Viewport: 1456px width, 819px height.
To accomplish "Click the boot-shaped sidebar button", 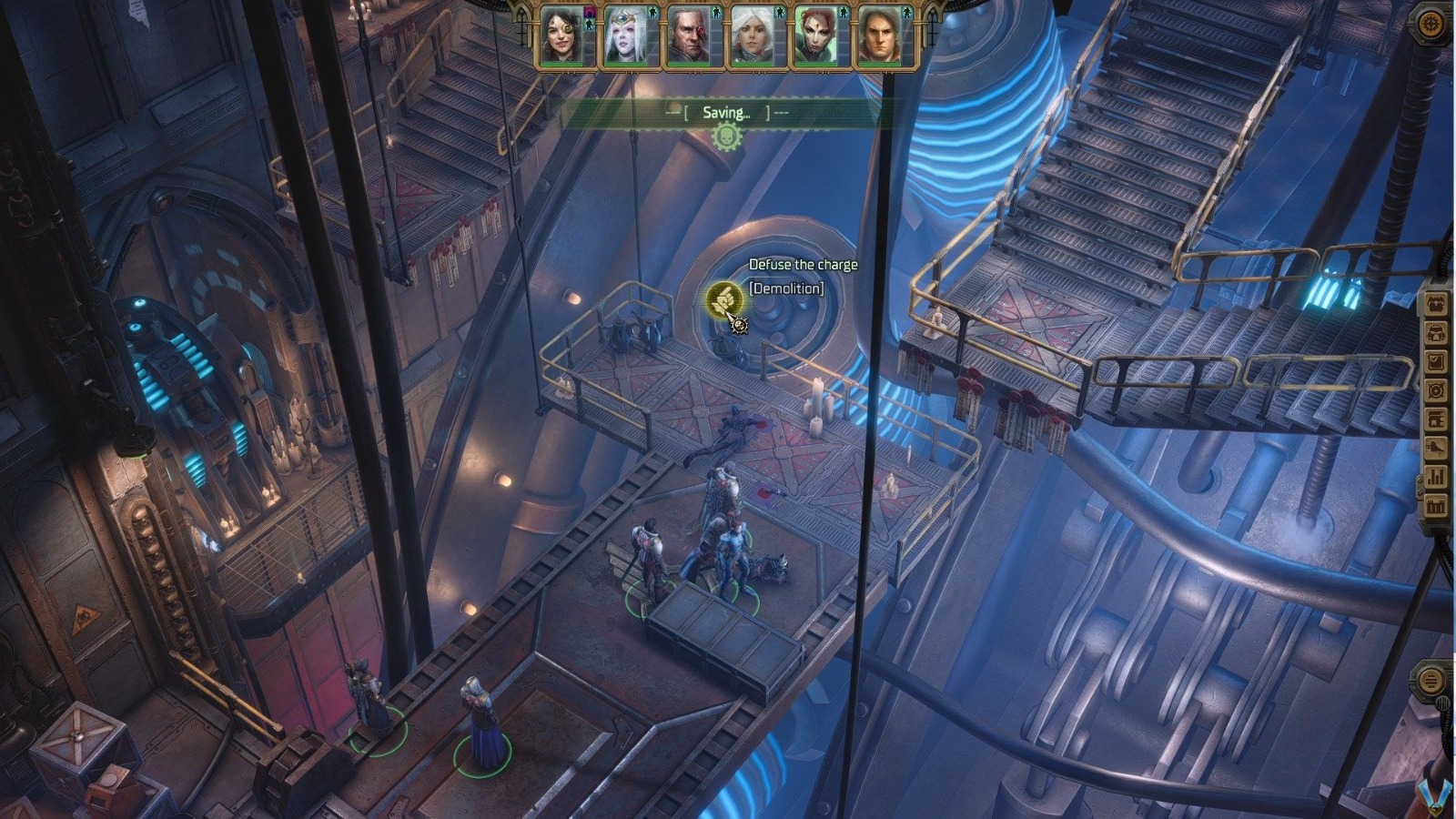I will [x=1436, y=448].
